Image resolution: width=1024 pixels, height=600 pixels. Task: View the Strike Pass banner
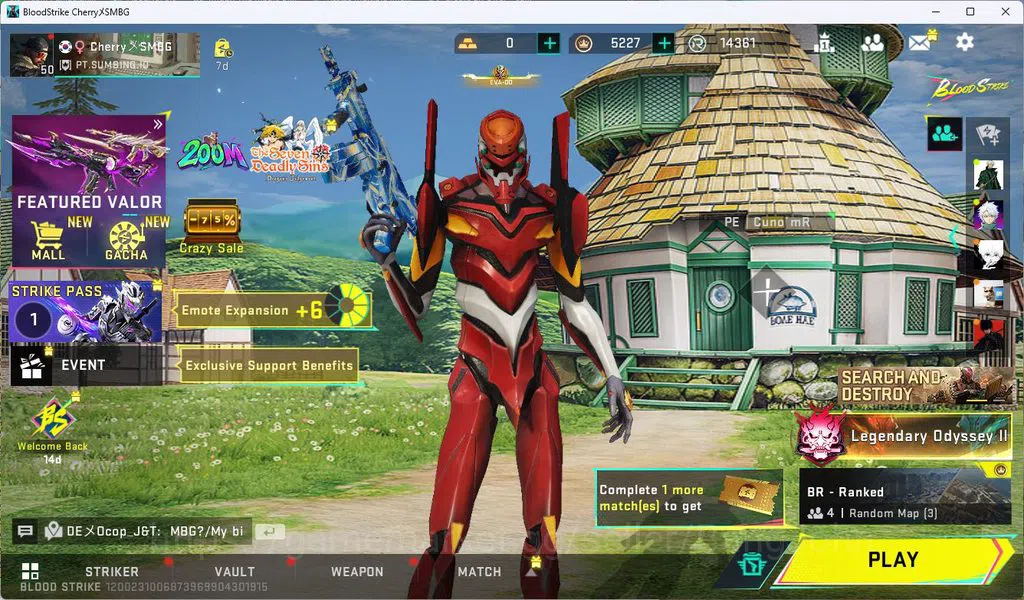[x=86, y=312]
